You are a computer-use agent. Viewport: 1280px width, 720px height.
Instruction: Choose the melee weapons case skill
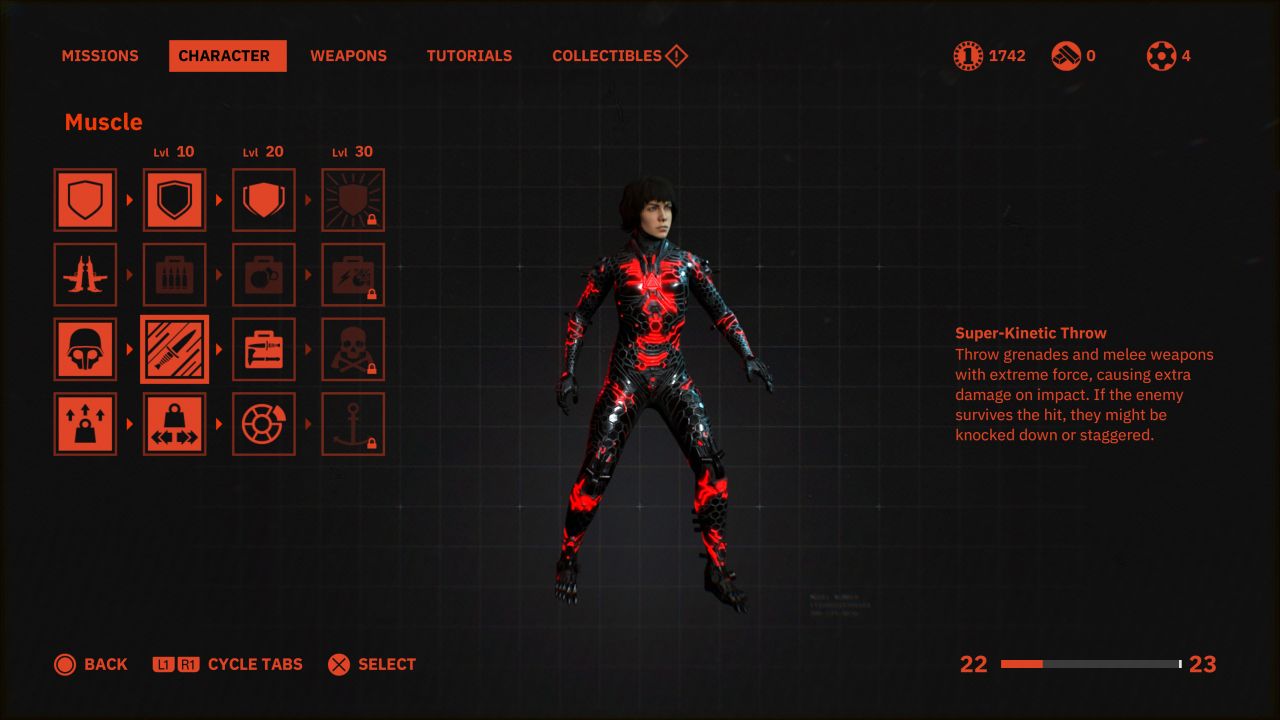[x=264, y=349]
